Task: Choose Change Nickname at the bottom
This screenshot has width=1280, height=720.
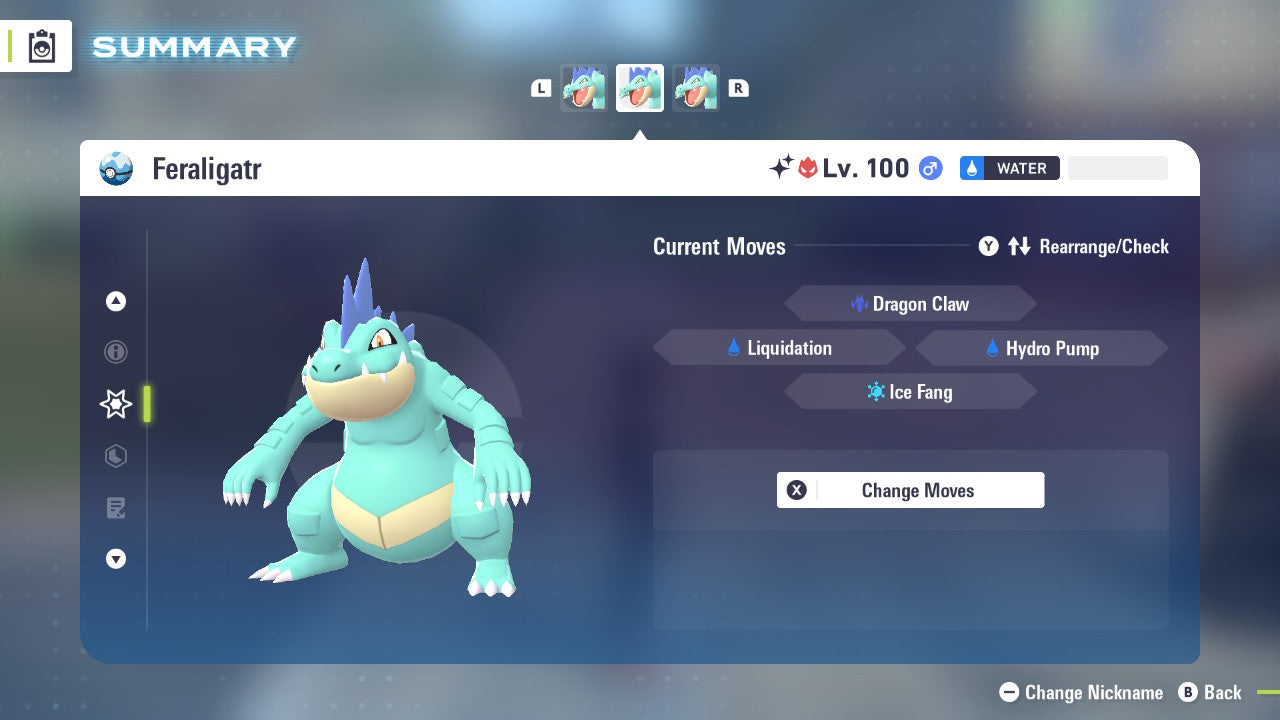Action: click(x=1082, y=692)
